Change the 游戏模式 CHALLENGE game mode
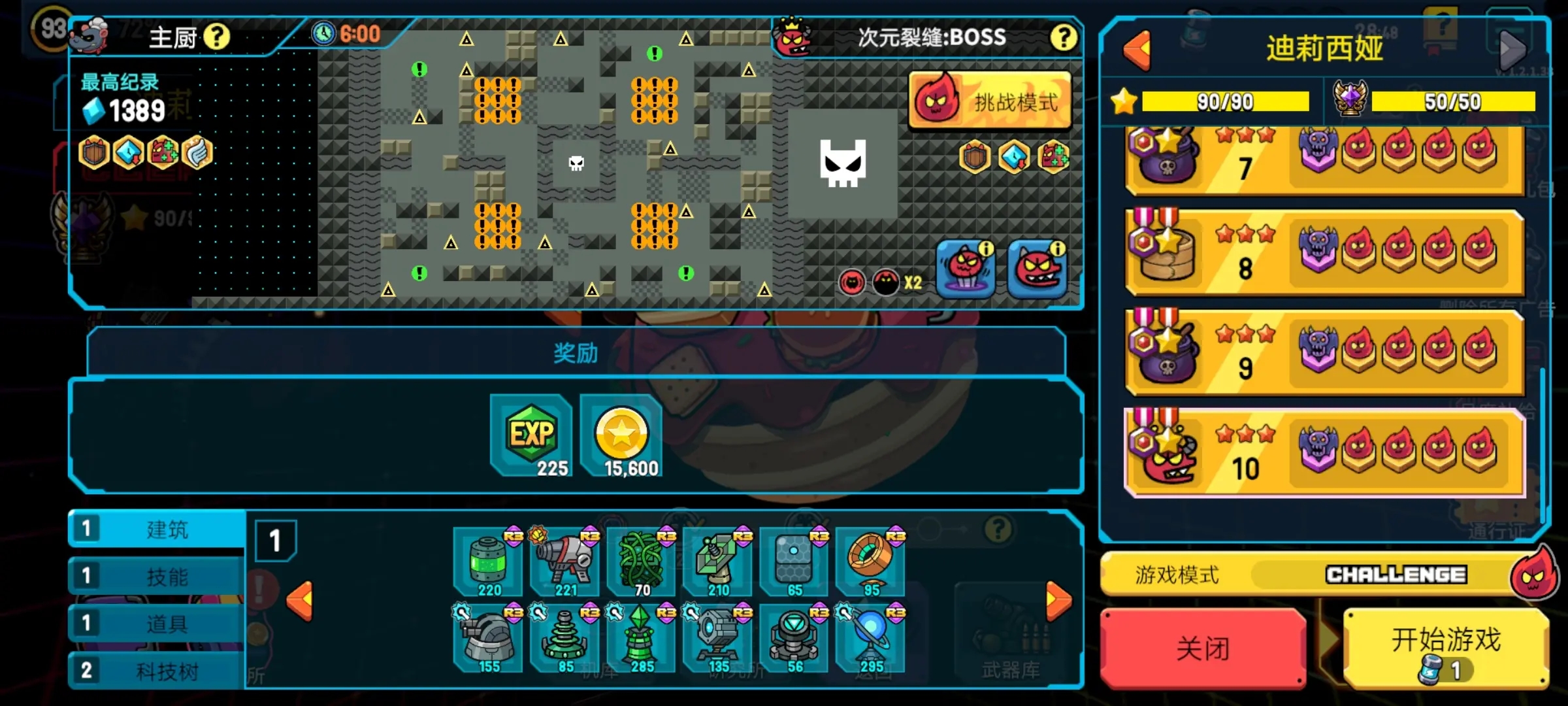This screenshot has height=706, width=1568. click(1396, 575)
